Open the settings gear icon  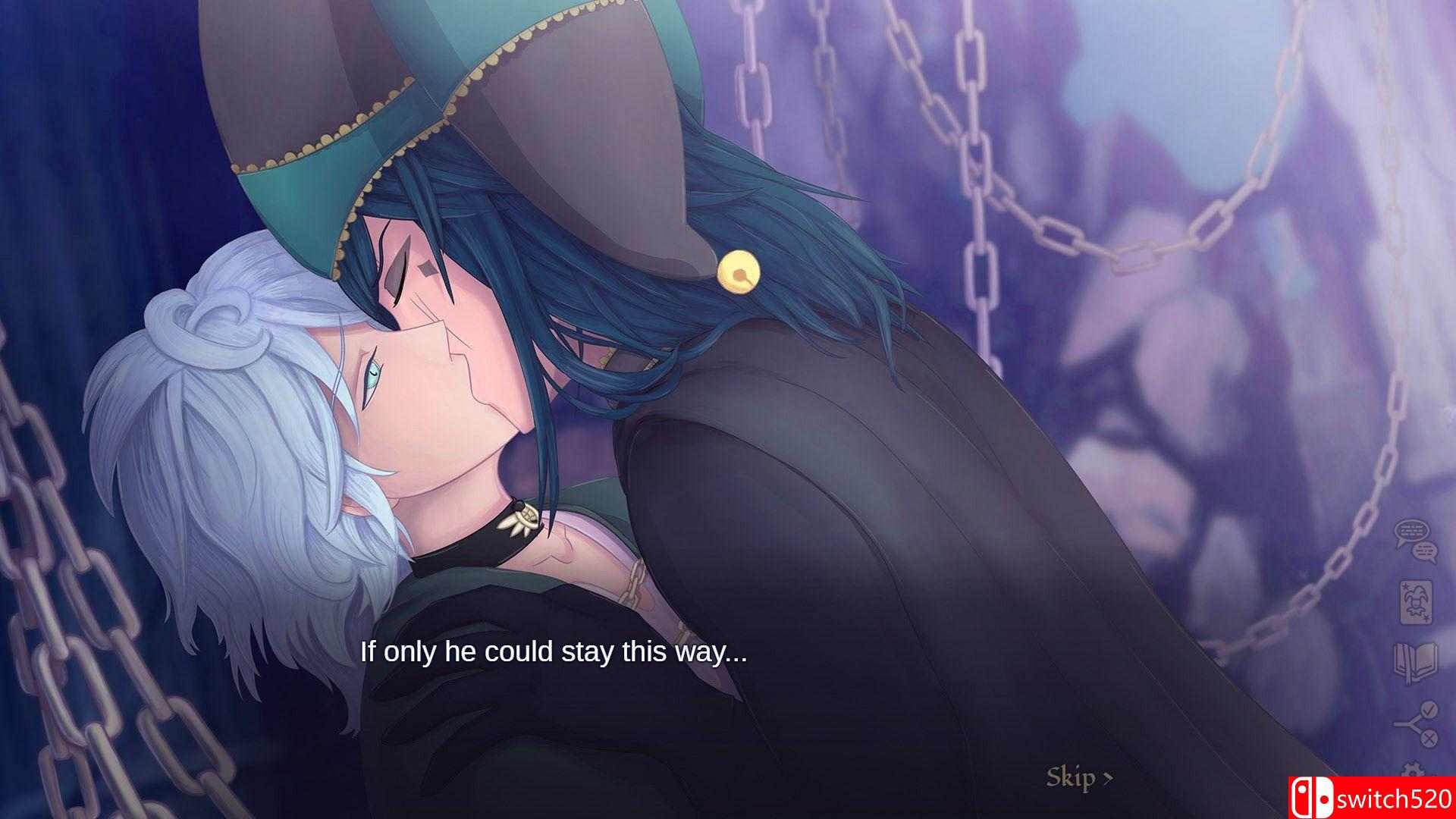point(1412,768)
